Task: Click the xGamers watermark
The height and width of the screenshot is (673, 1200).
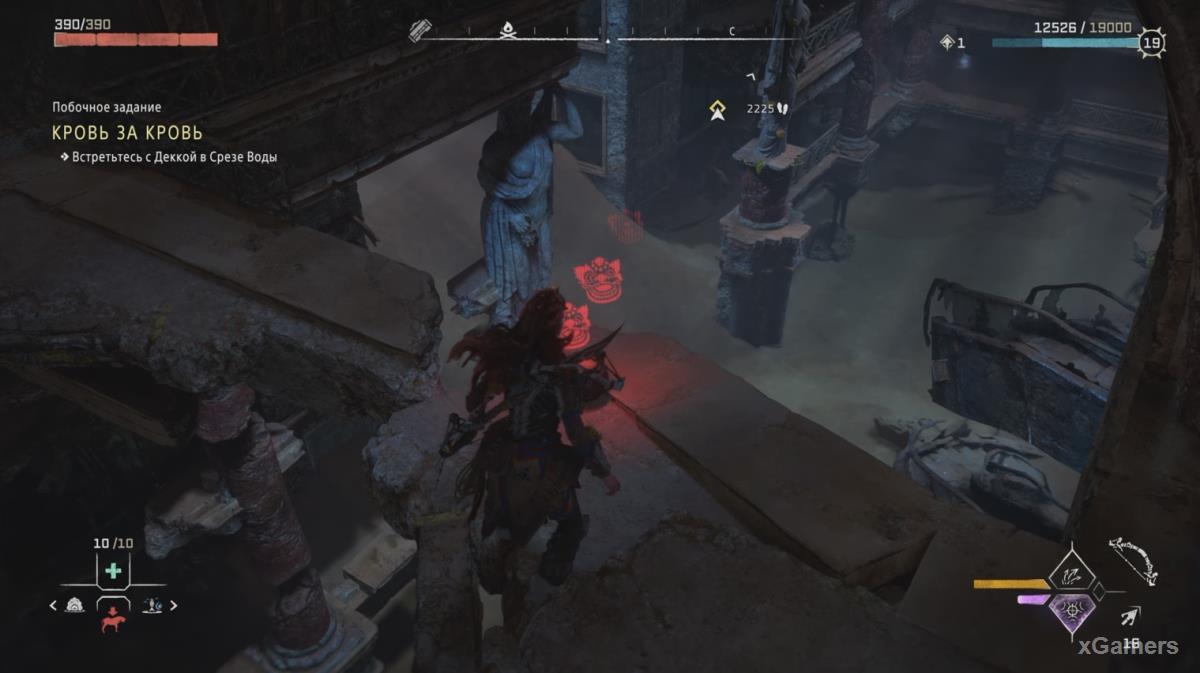Action: (x=1127, y=646)
